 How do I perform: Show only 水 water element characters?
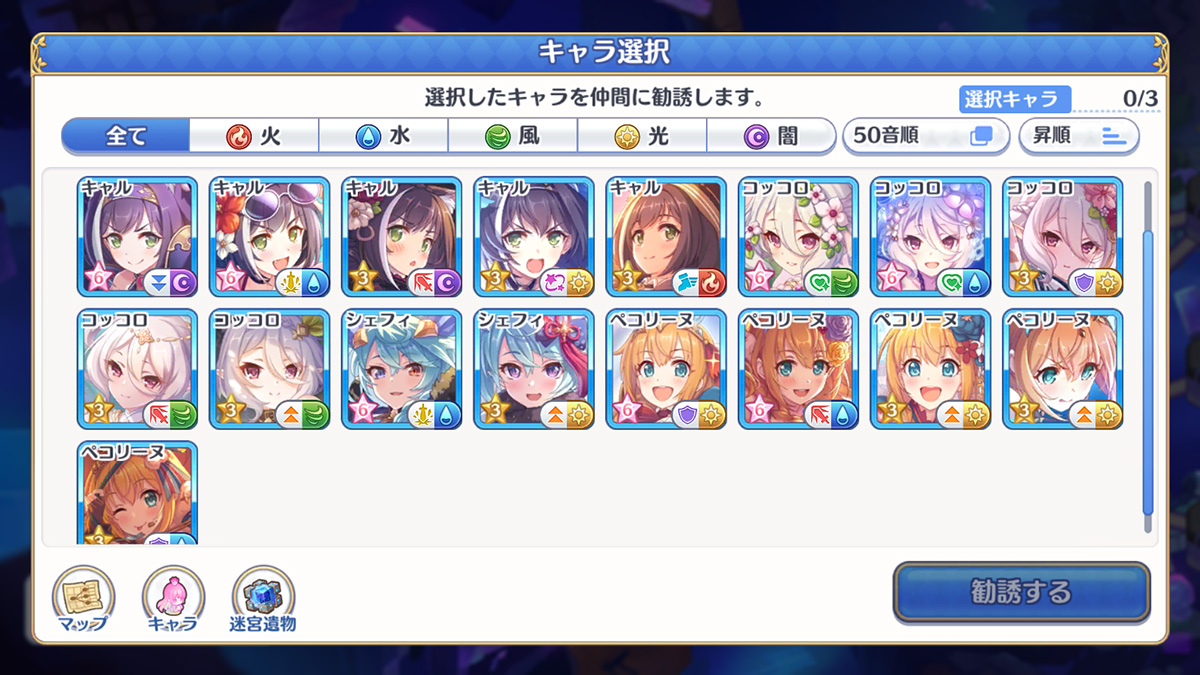point(384,136)
